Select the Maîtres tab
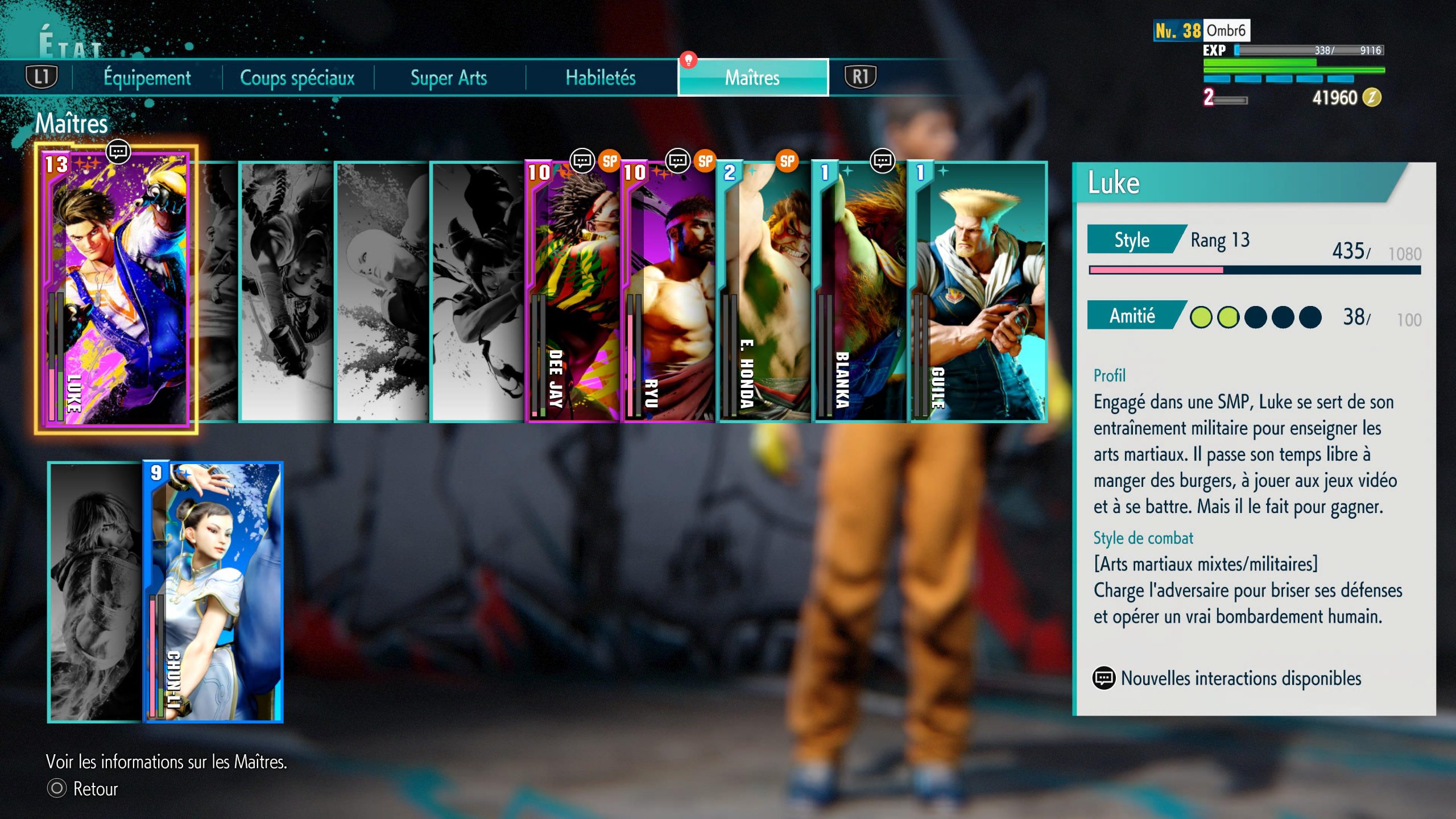 tap(752, 77)
